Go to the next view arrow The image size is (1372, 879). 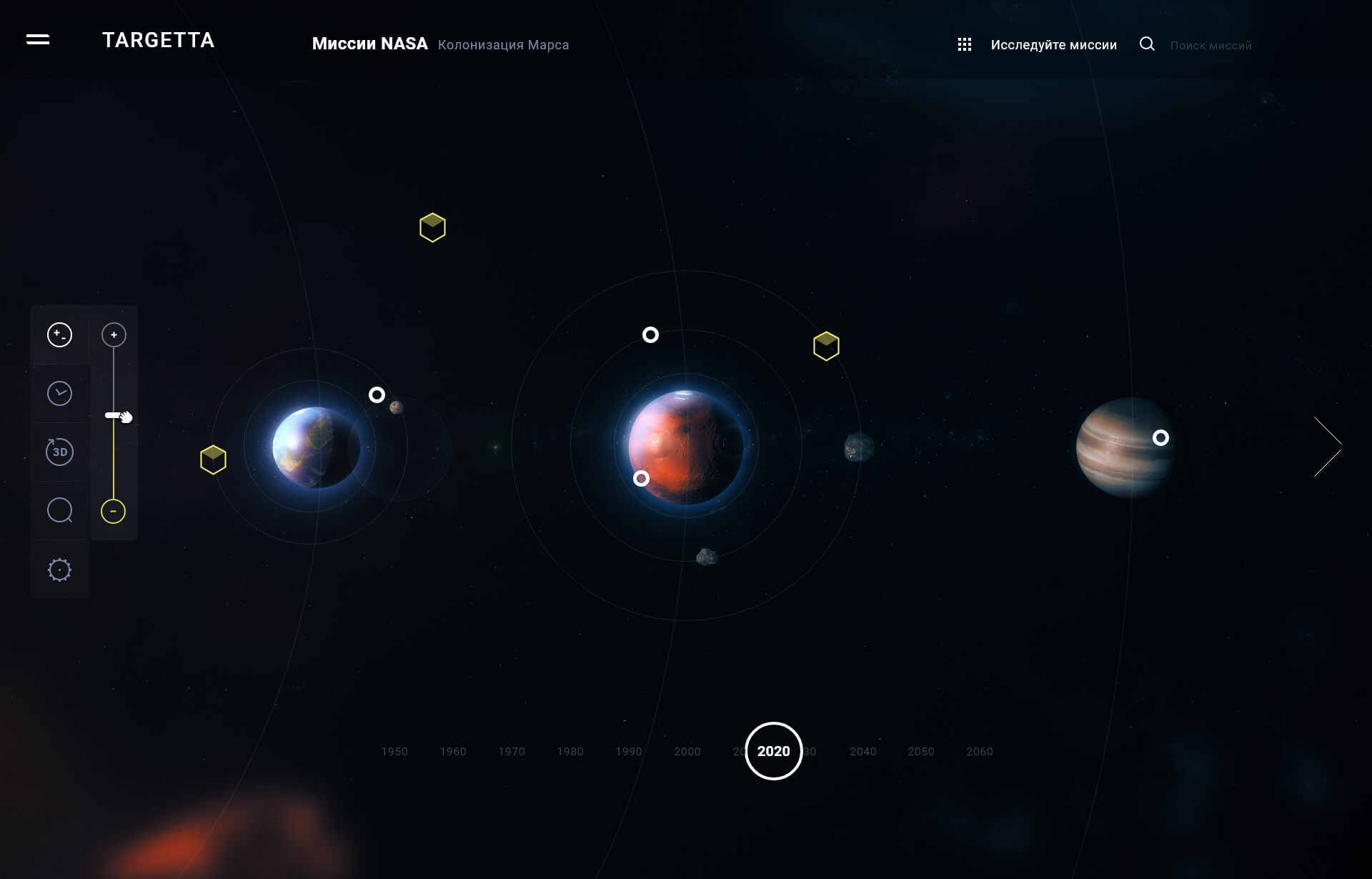(x=1328, y=447)
